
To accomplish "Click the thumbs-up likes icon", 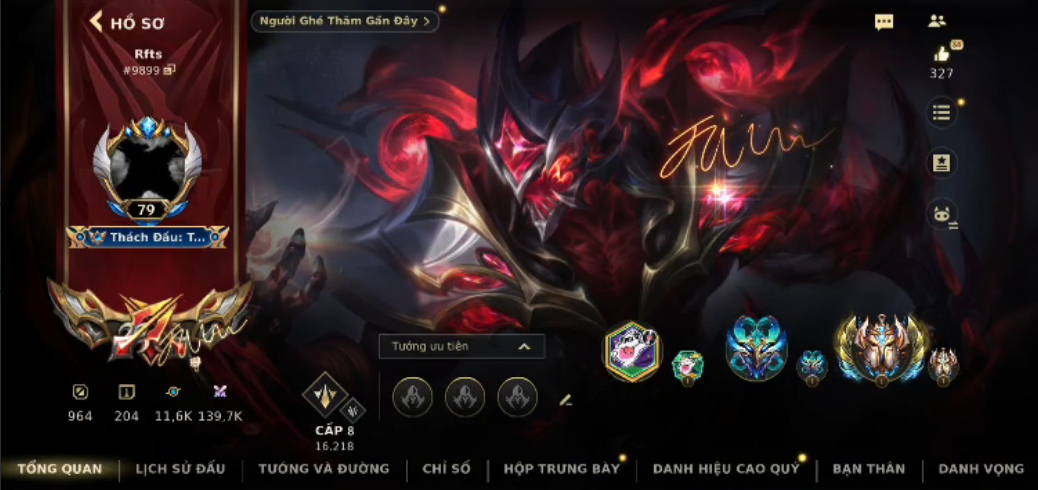I will (941, 55).
